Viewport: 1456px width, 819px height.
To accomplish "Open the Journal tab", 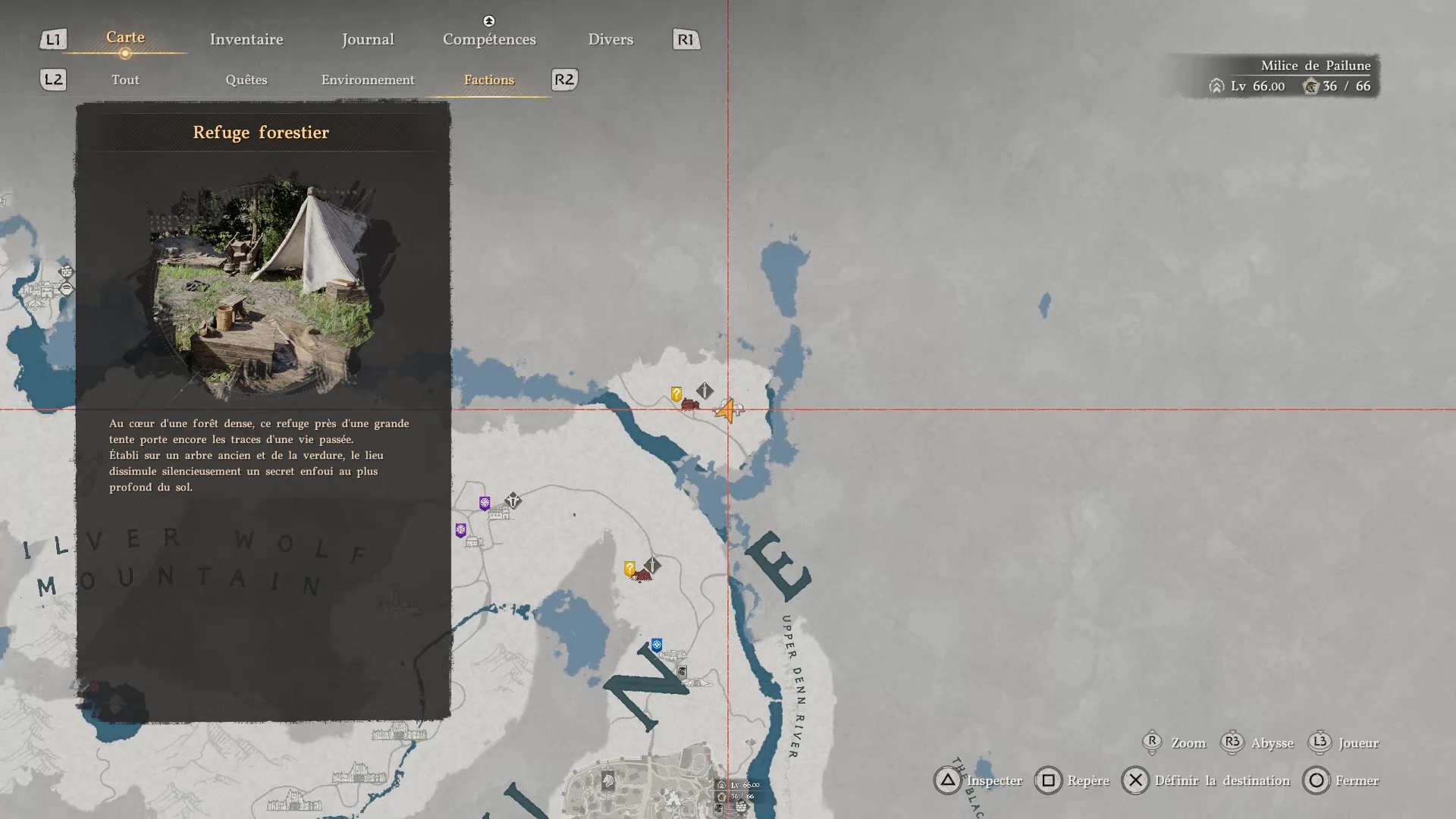I will 368,39.
